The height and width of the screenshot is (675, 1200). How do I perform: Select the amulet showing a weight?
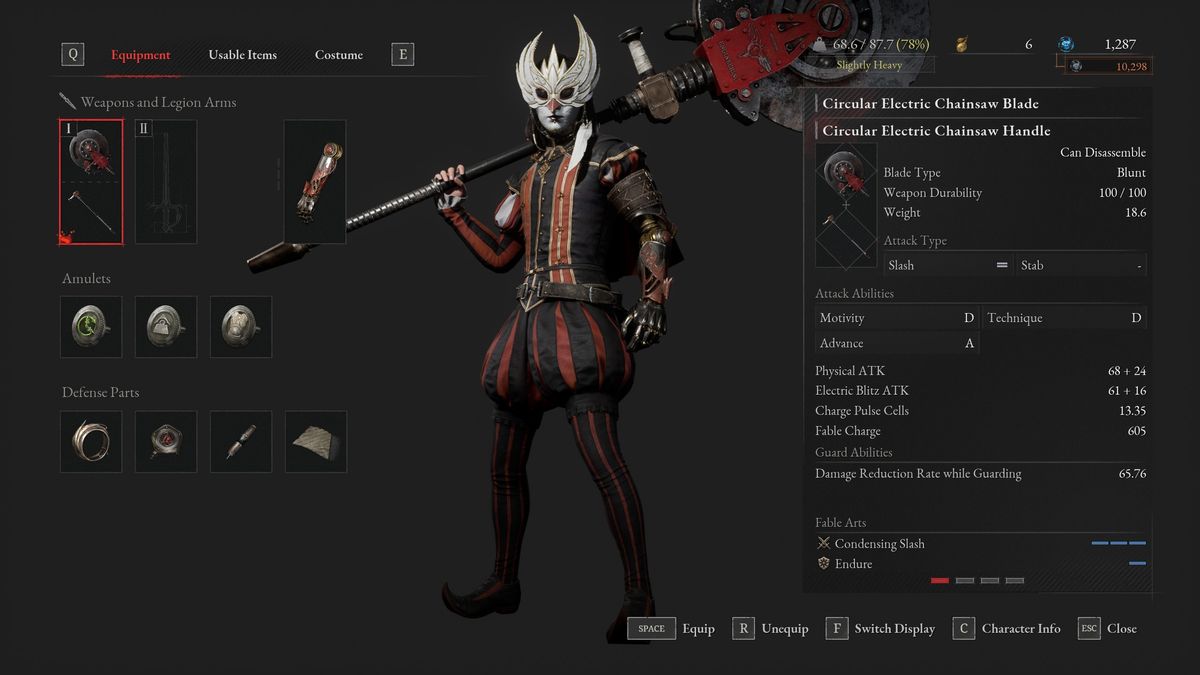[166, 326]
